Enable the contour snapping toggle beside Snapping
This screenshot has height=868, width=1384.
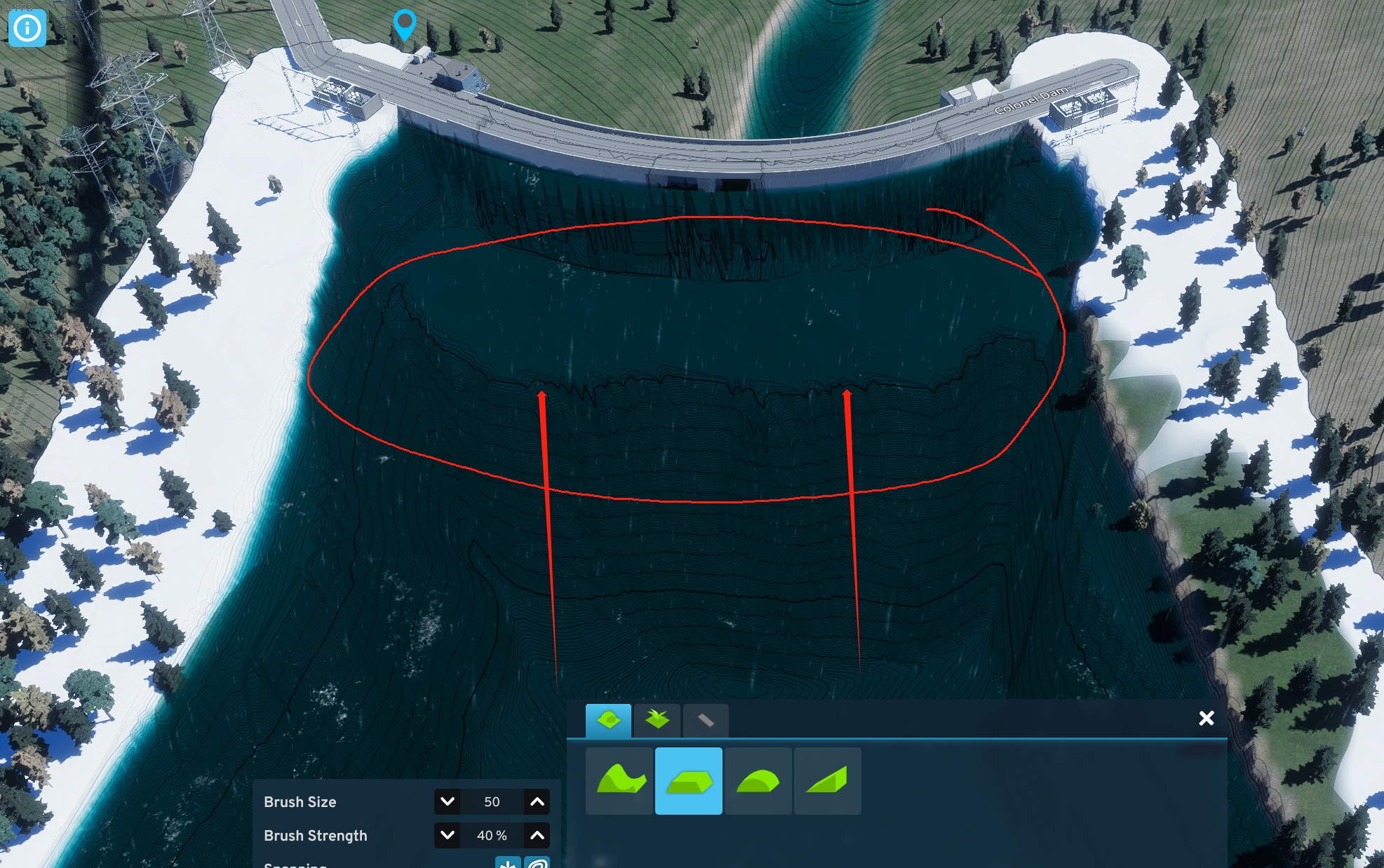[x=537, y=864]
